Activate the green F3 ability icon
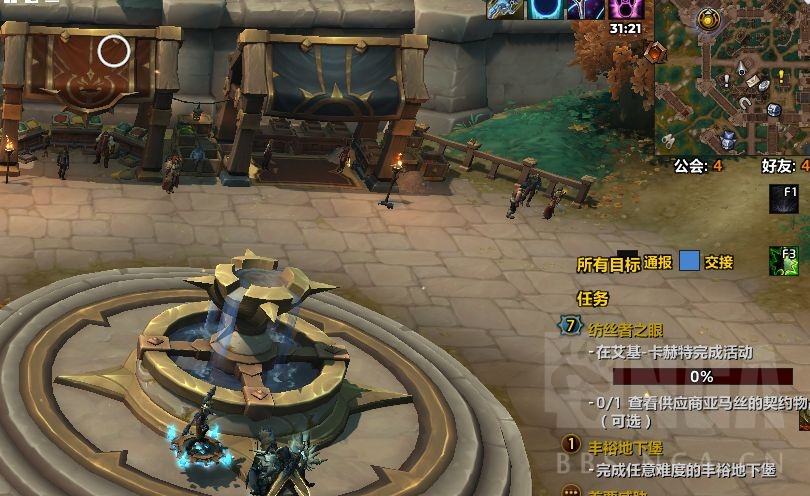Image resolution: width=810 pixels, height=496 pixels. [785, 261]
